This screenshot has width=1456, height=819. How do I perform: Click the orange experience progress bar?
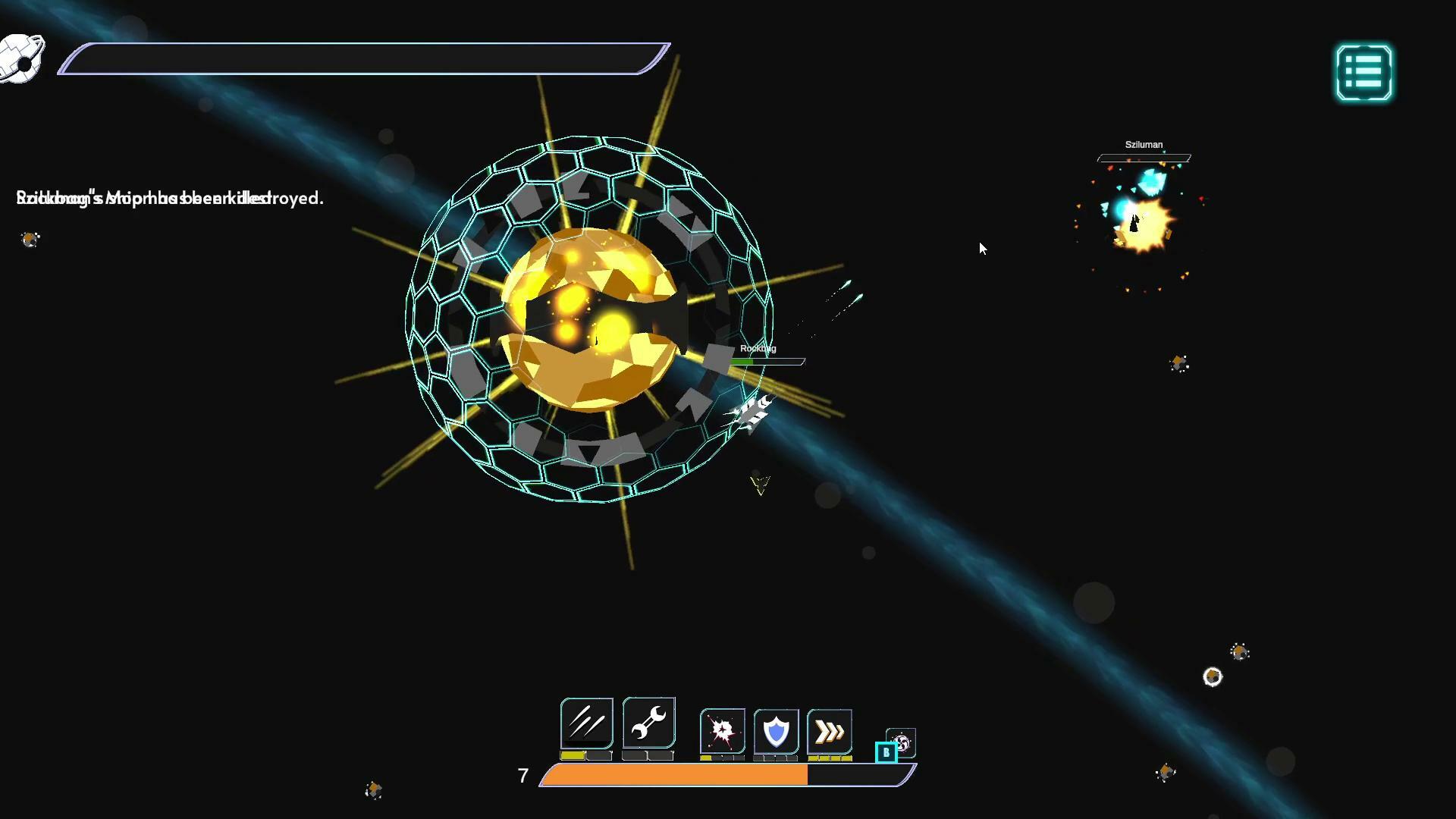(675, 776)
